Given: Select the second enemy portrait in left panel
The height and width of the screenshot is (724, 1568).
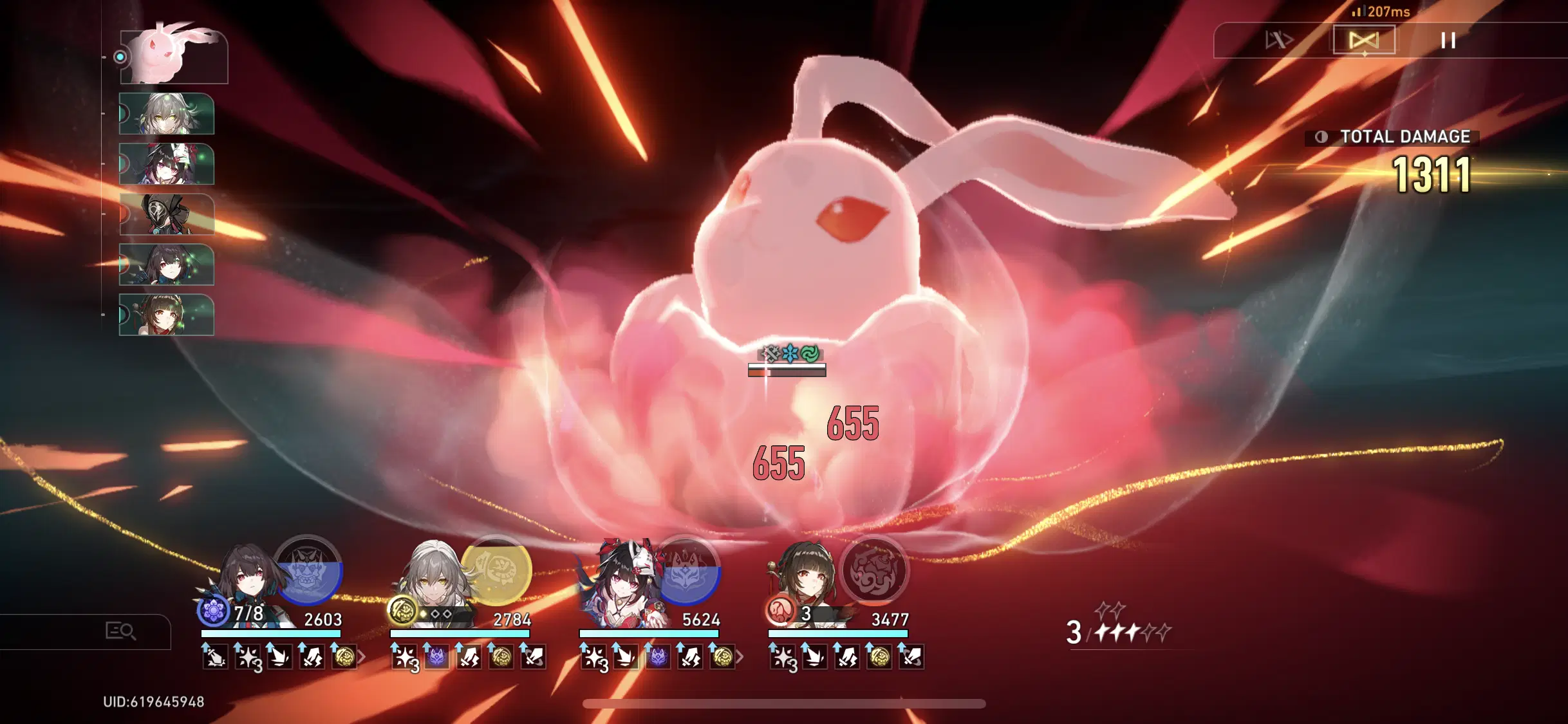Looking at the screenshot, I should pos(166,115).
